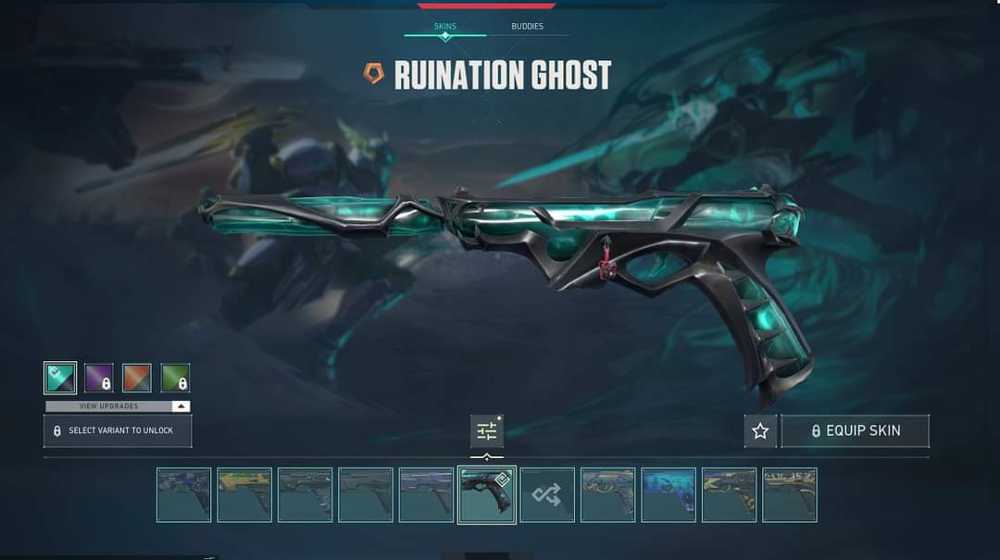The image size is (1000, 560).
Task: Expand the View Upgrades bar
Action: point(117,406)
